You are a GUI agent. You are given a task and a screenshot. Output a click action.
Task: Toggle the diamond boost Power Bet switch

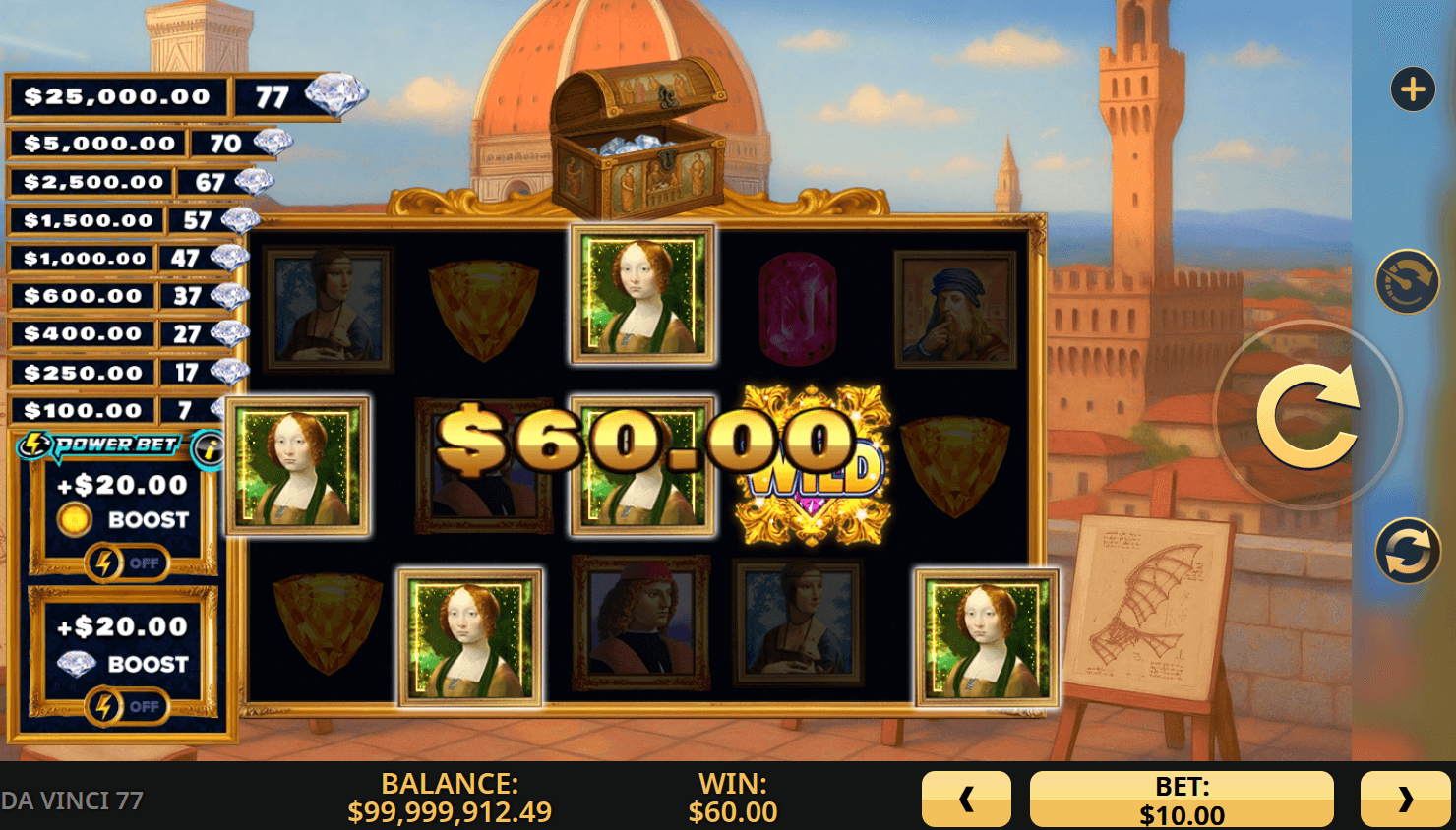coord(126,706)
